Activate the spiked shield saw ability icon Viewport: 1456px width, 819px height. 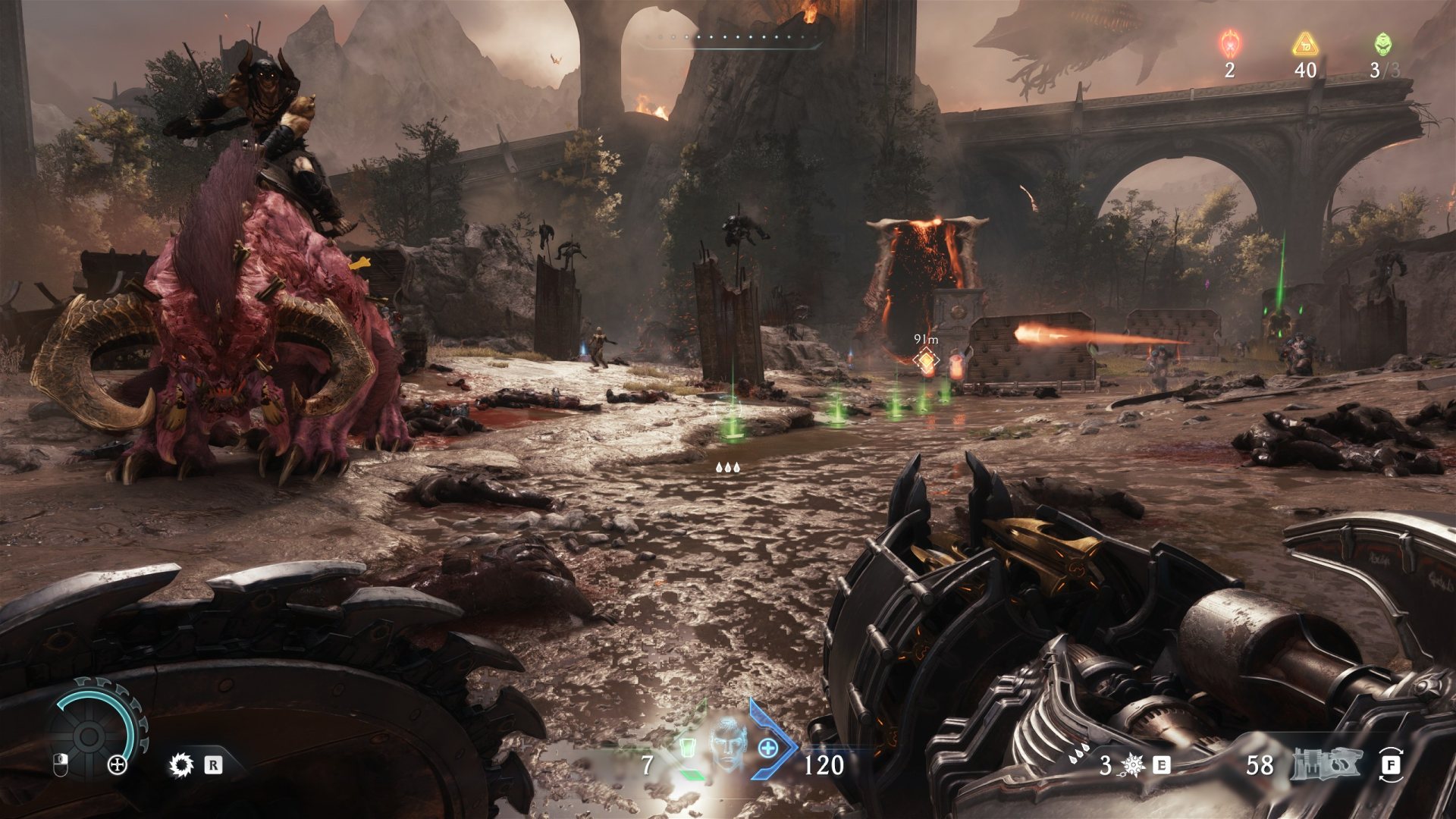(x=181, y=764)
